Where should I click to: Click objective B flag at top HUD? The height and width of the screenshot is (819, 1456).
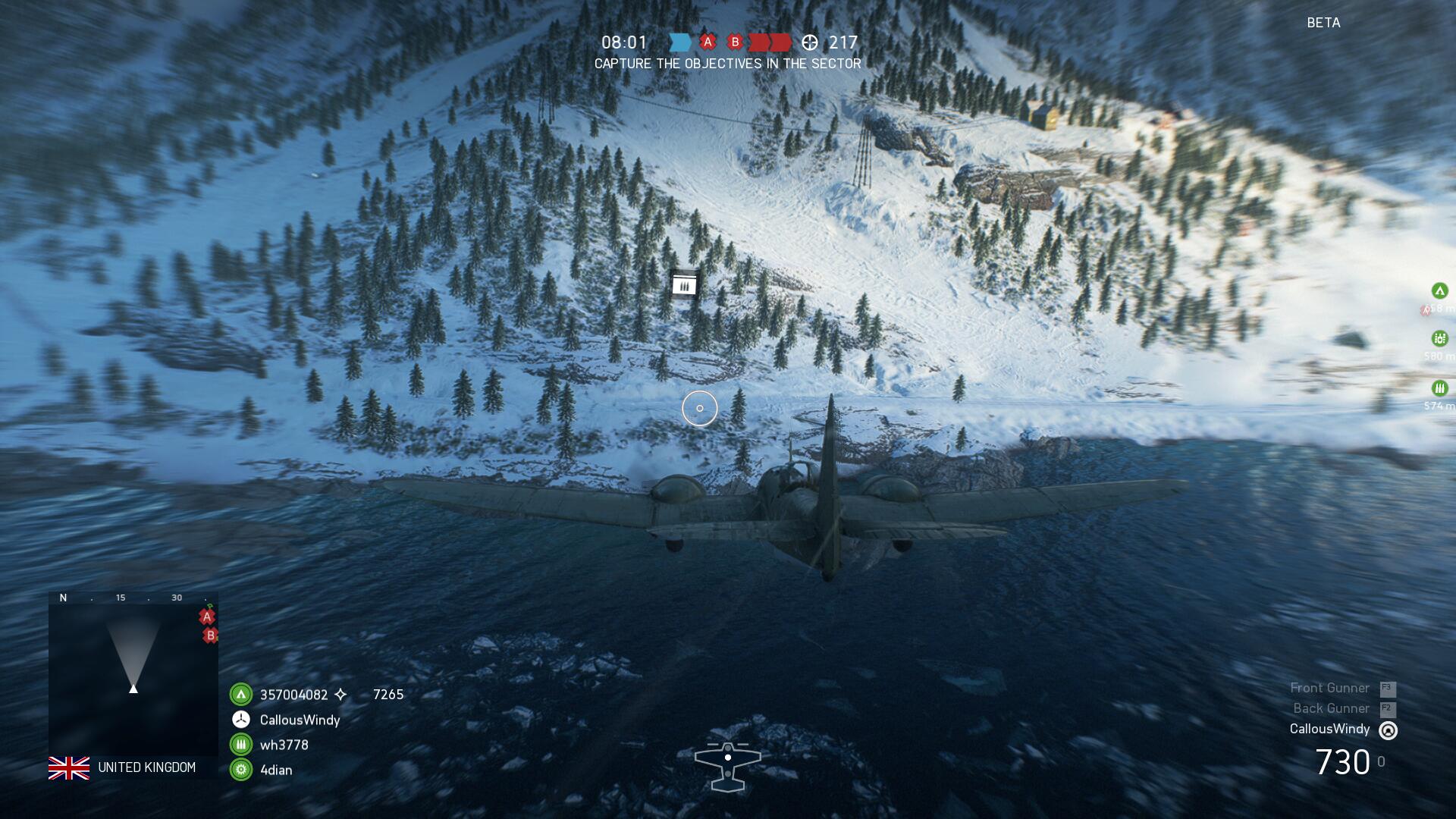[x=734, y=42]
